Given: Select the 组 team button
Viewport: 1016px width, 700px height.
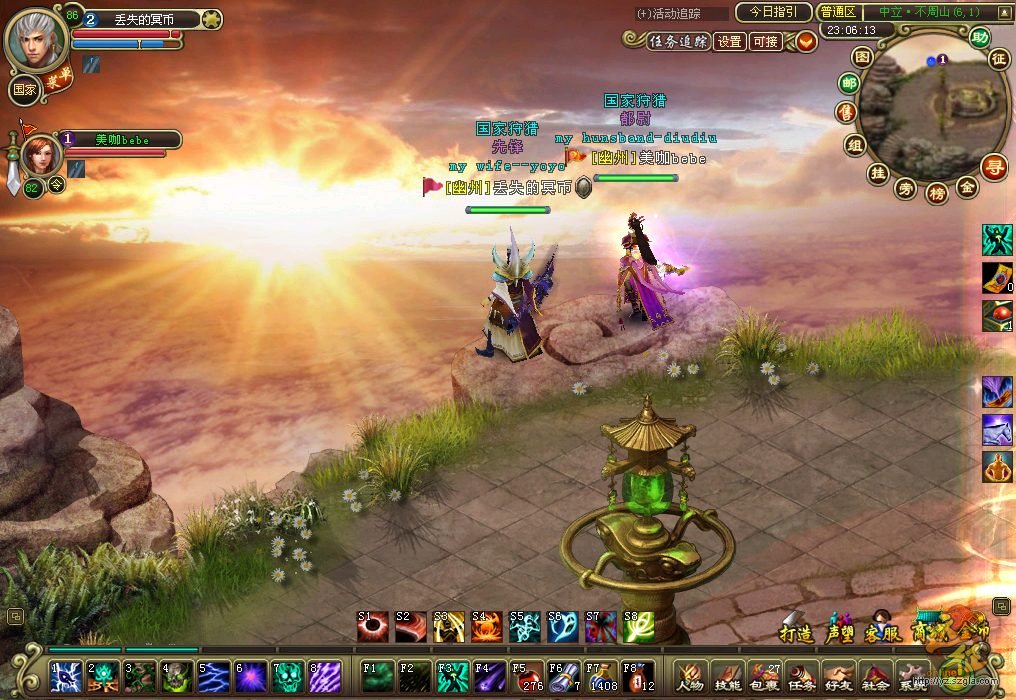Looking at the screenshot, I should point(854,145).
